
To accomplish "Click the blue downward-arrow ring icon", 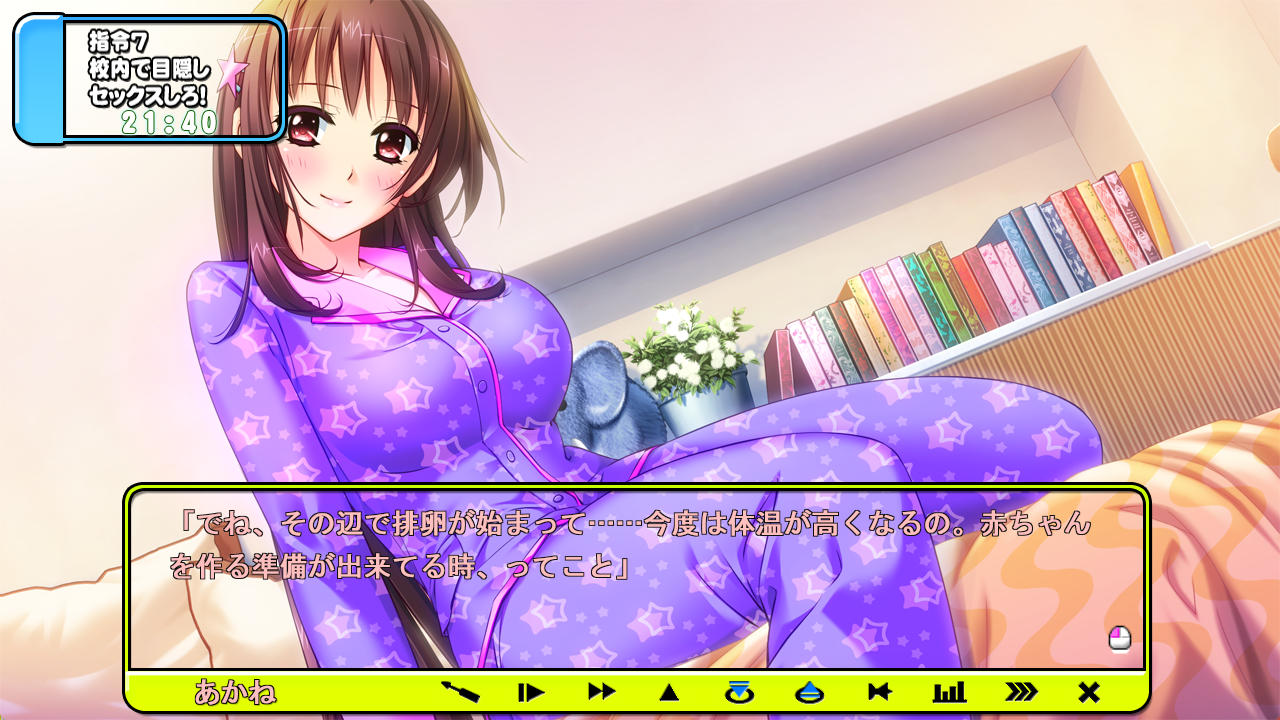I will click(x=739, y=691).
